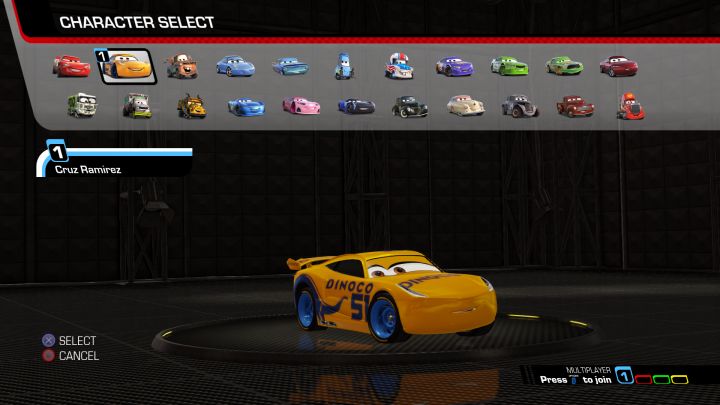The image size is (720, 405).
Task: Choose the purple race car
Action: (x=453, y=66)
